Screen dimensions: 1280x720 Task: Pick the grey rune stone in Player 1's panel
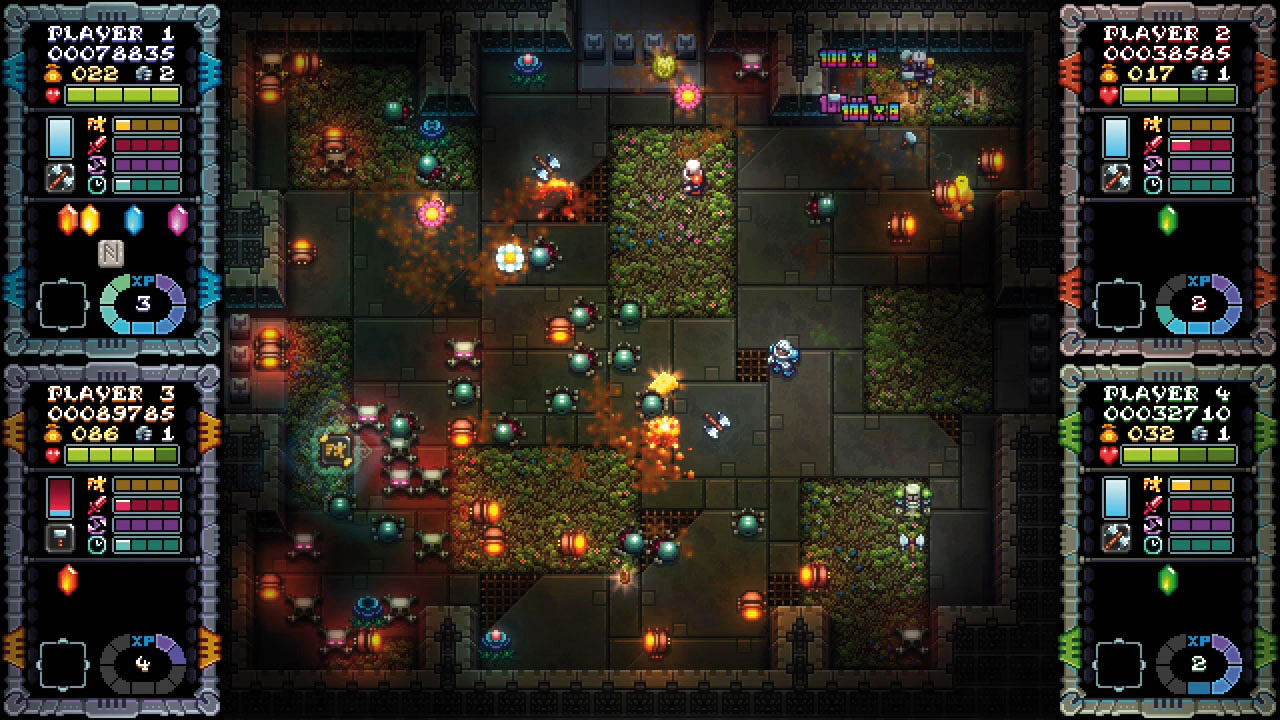pyautogui.click(x=112, y=253)
